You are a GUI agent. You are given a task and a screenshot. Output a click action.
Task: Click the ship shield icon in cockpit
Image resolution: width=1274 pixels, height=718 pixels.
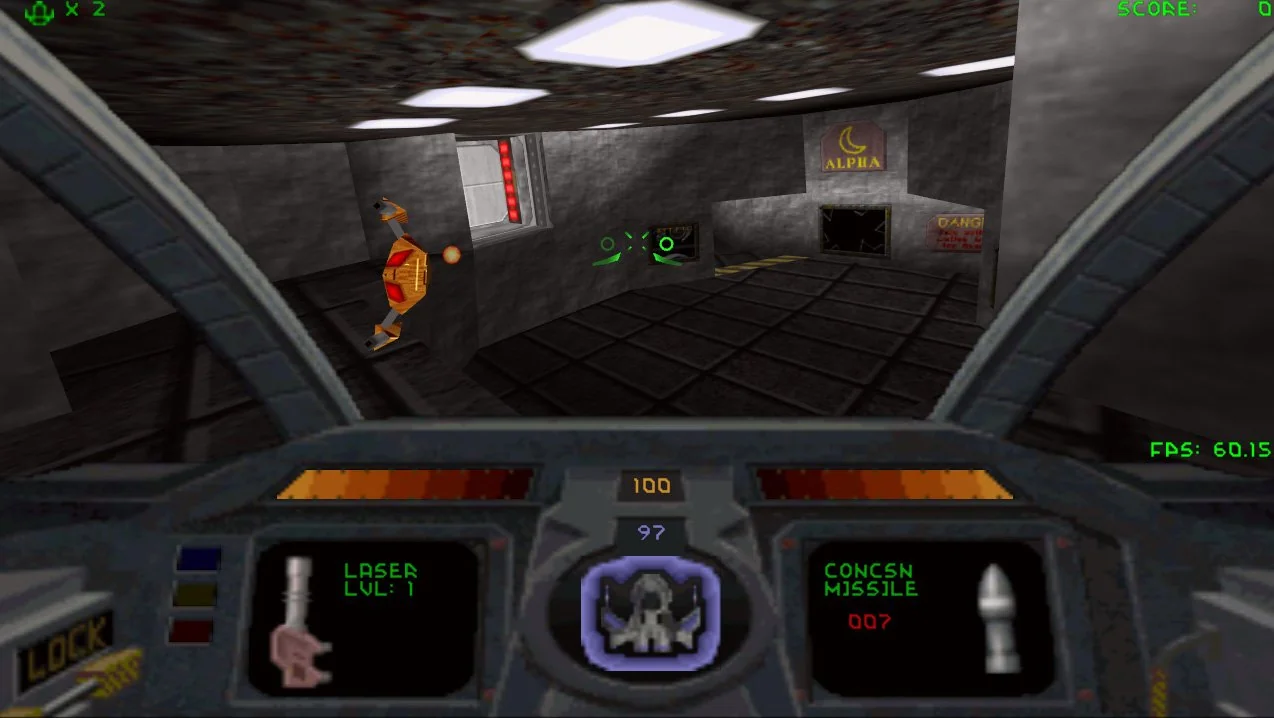(650, 608)
